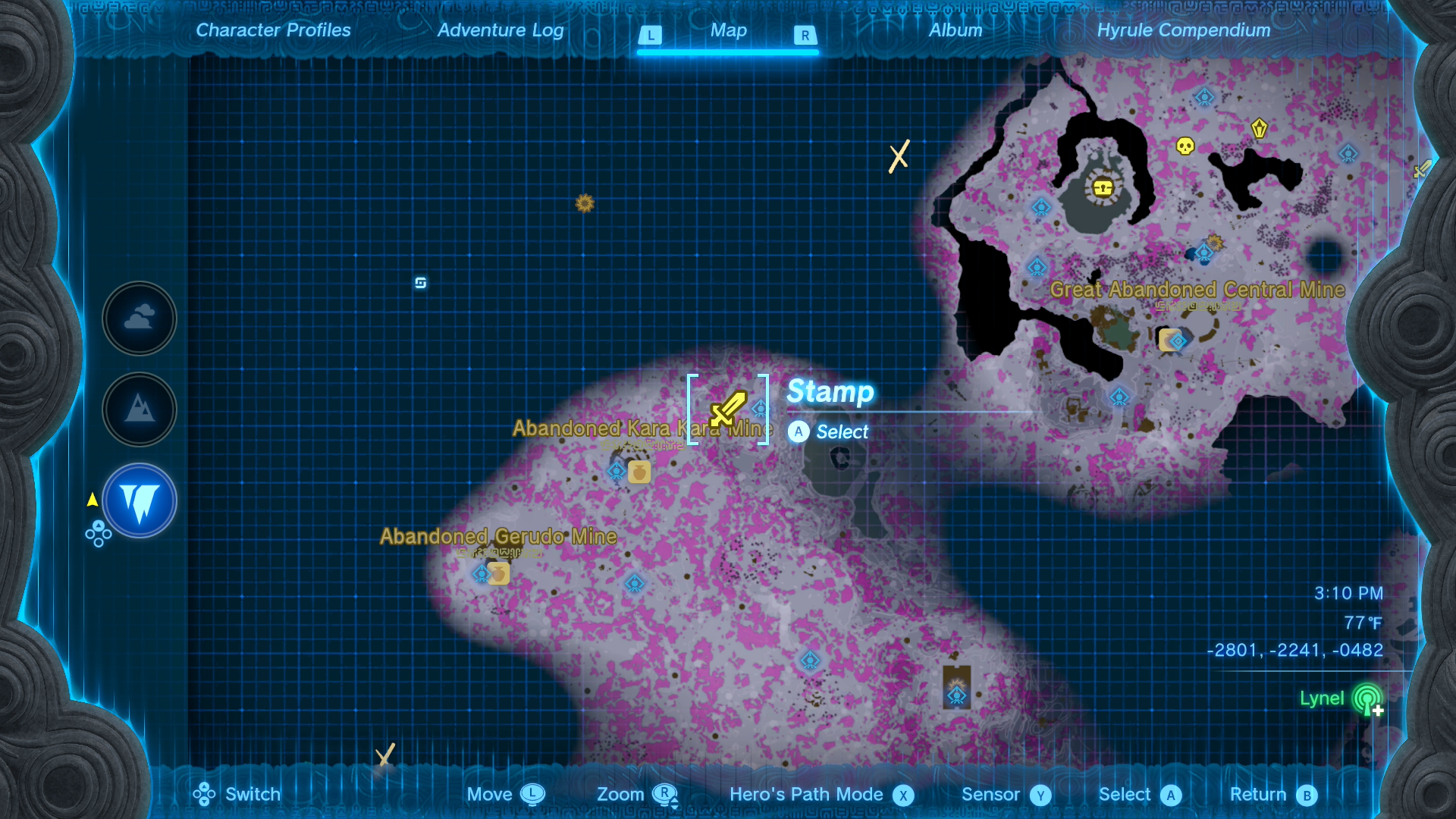Select the apple icon near Abandoned Kara Kara Mine
The height and width of the screenshot is (819, 1456).
point(639,470)
